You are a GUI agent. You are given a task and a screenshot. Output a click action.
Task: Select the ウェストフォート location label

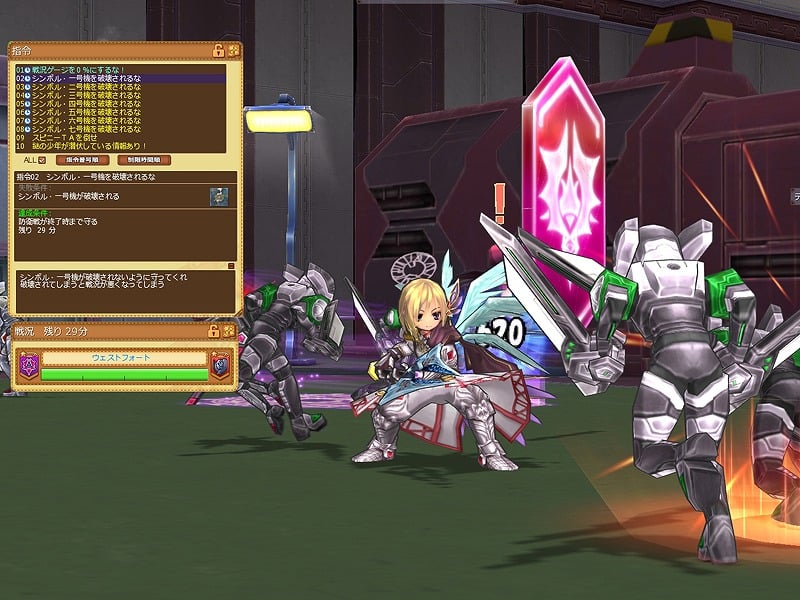coord(122,358)
